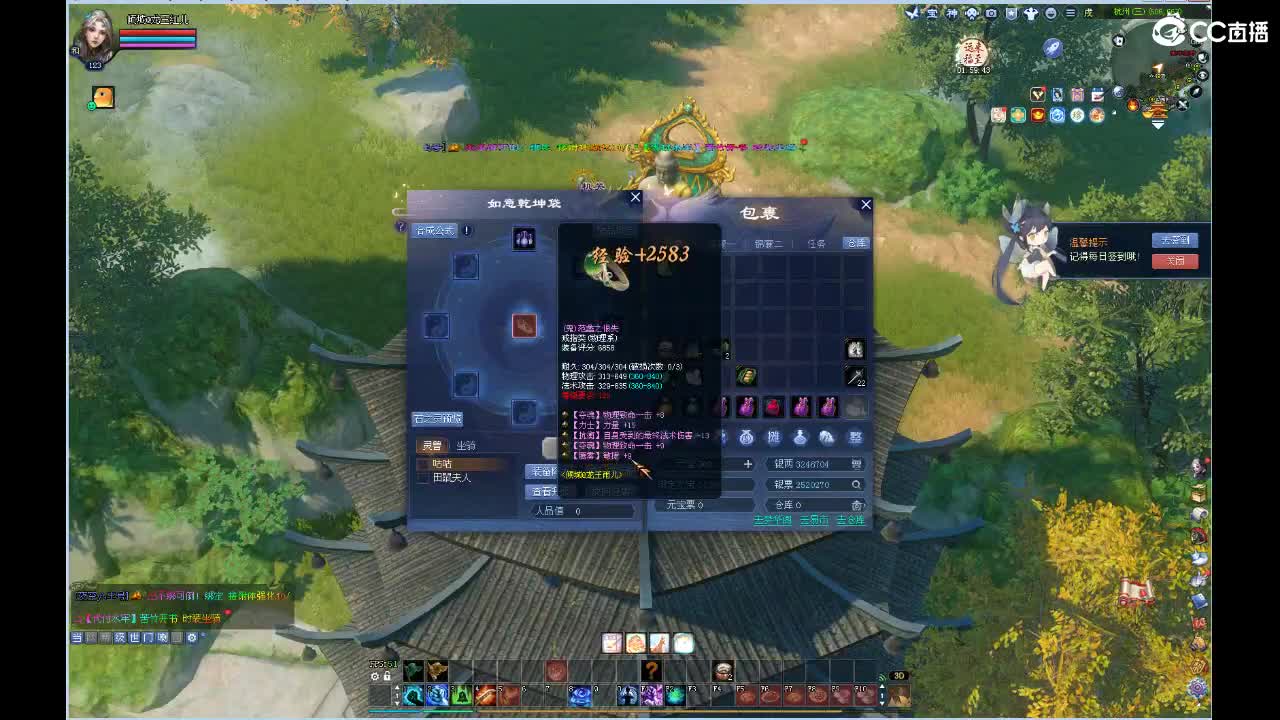Click the 珍 event icon in the activity row
The image size is (1280, 720).
tap(1078, 115)
